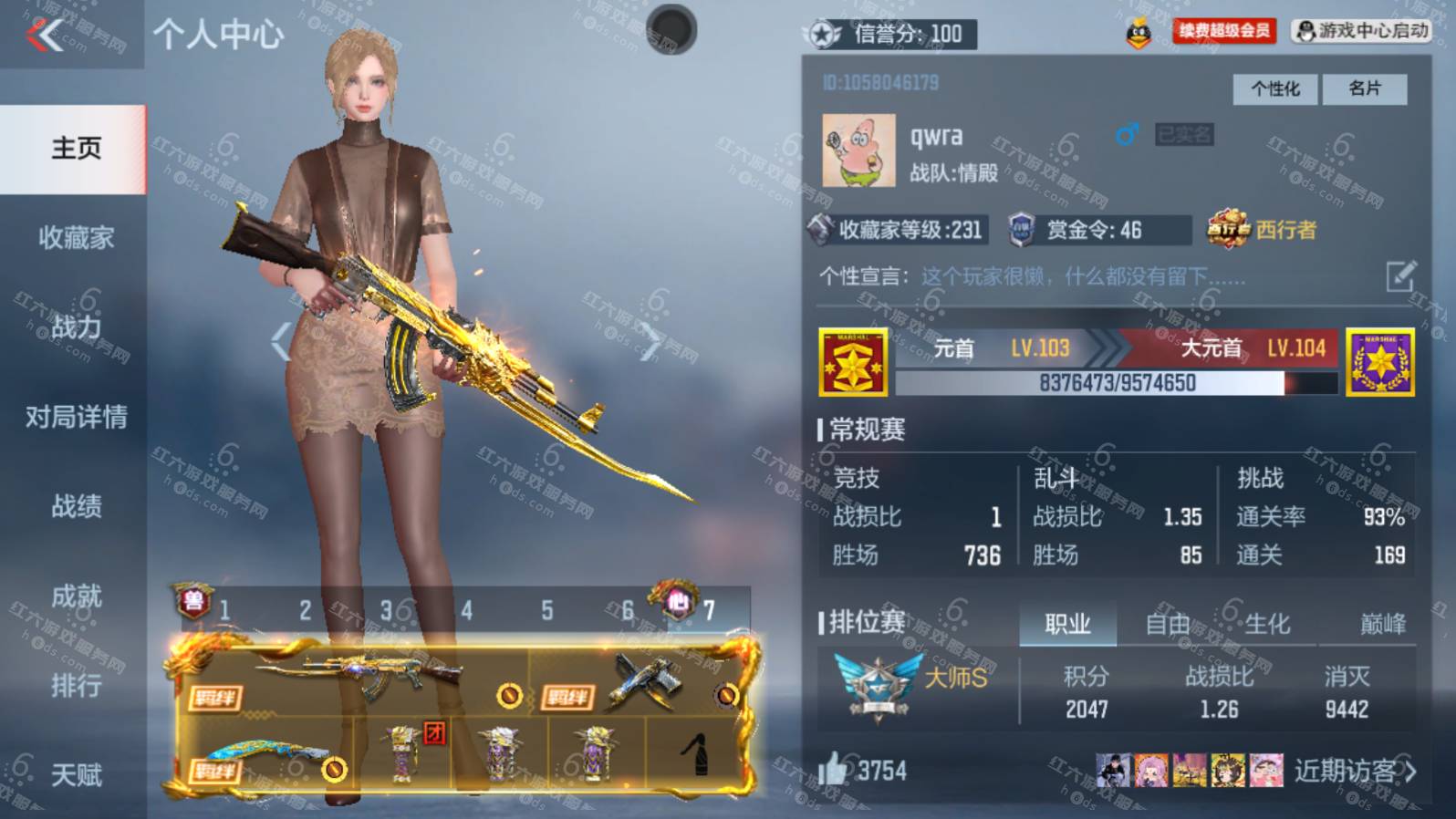The width and height of the screenshot is (1456, 819).
Task: Open the 个性化 personalization button
Action: point(1275,88)
